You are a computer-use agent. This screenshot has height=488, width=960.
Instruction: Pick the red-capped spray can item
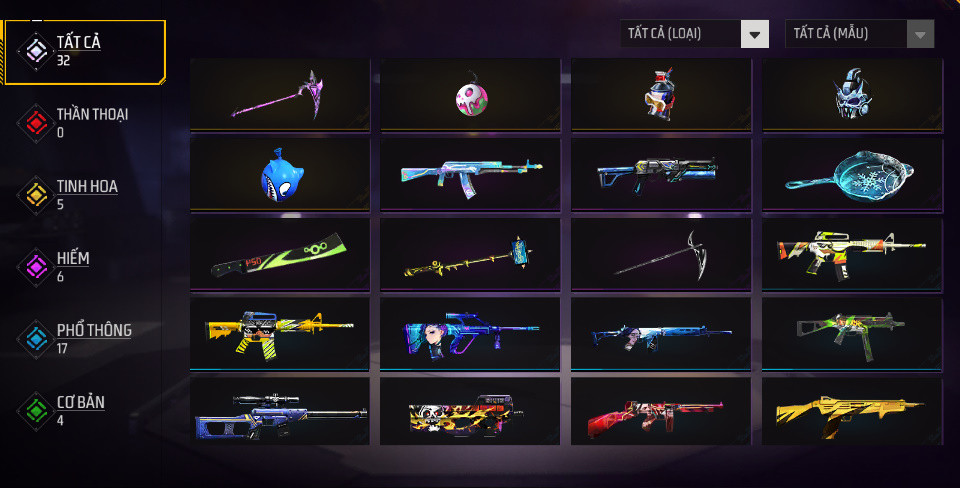coord(660,94)
